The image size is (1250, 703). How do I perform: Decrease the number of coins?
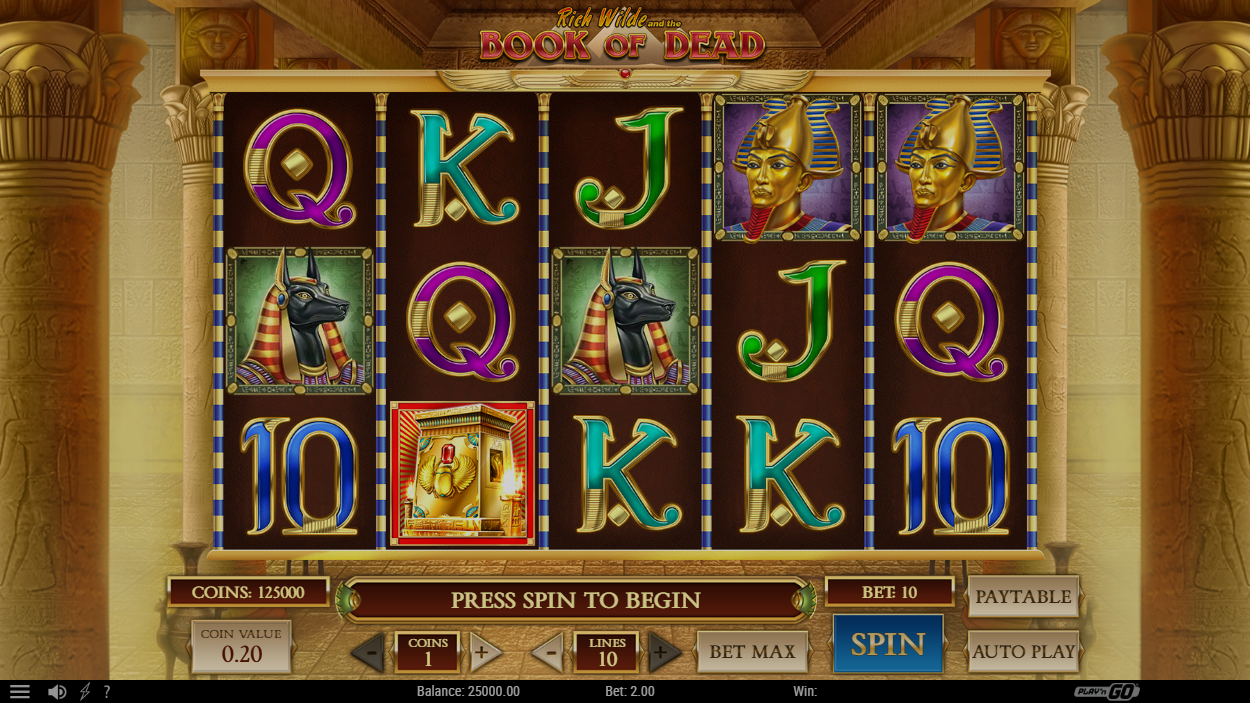coord(368,654)
